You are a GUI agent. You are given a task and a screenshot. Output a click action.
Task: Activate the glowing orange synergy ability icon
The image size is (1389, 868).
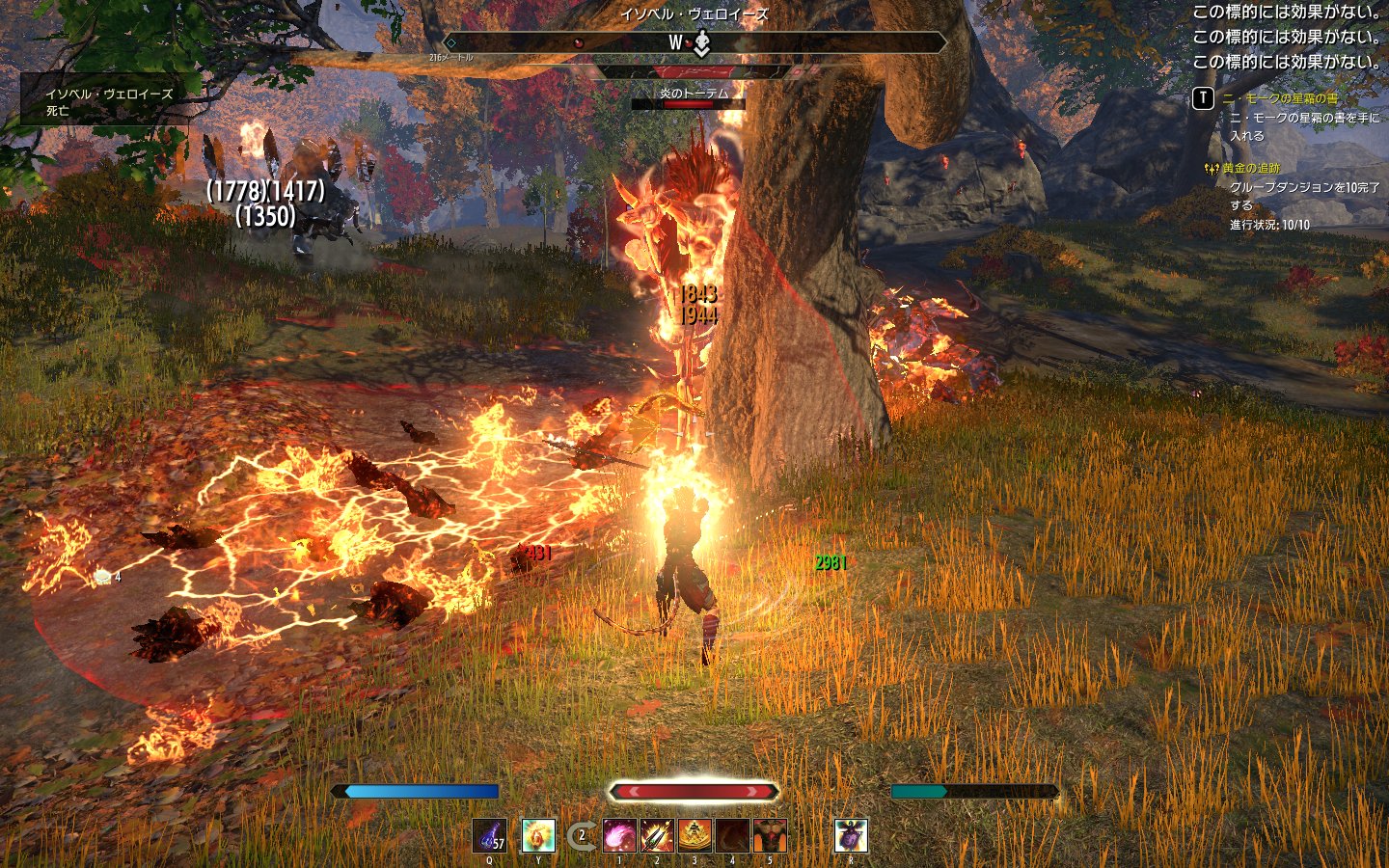tap(538, 835)
